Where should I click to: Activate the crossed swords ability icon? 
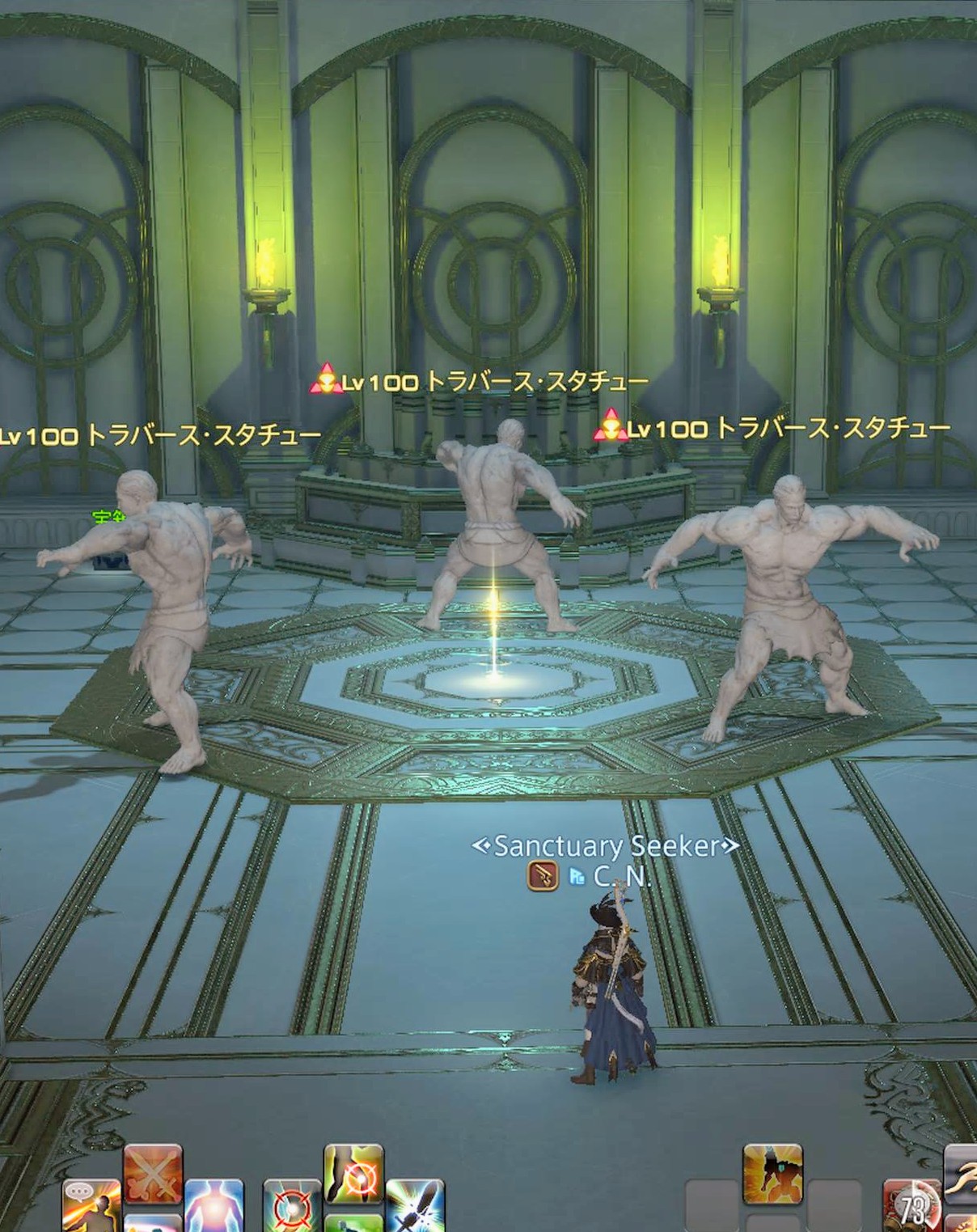[152, 1174]
